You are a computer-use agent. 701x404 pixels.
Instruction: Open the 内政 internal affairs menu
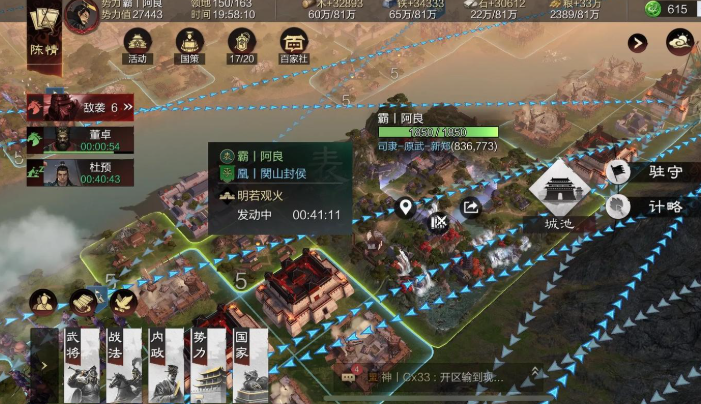coord(165,365)
